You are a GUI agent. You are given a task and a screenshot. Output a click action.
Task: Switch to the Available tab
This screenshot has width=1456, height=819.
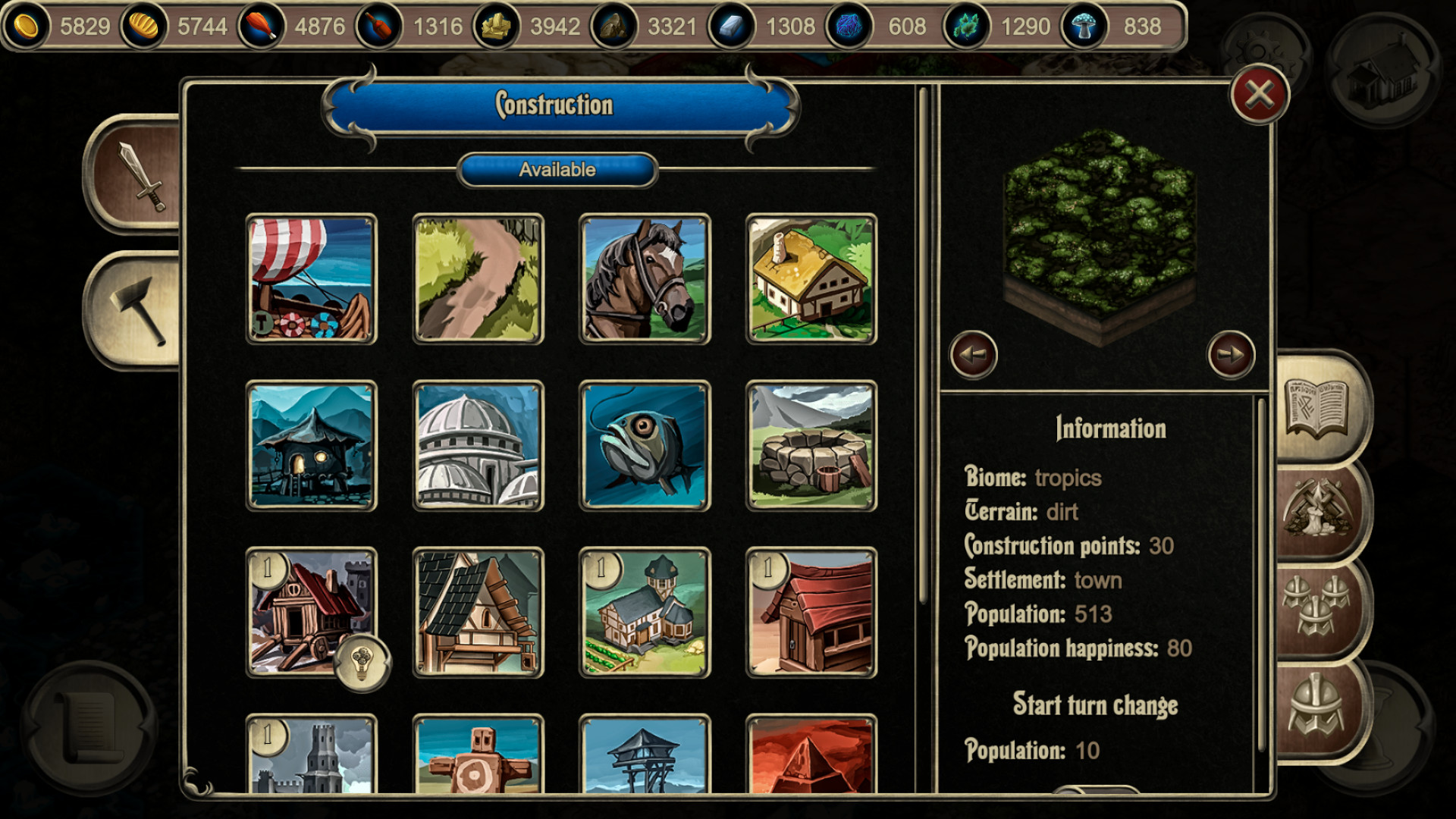[557, 170]
